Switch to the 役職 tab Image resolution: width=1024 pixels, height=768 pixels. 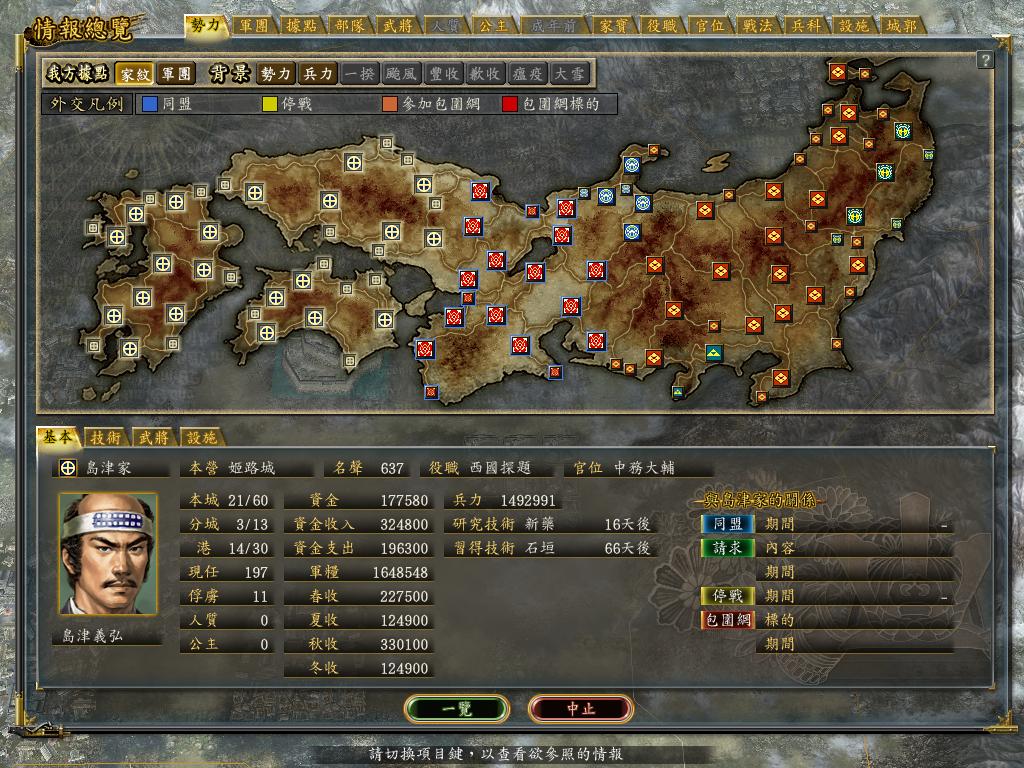coord(662,25)
